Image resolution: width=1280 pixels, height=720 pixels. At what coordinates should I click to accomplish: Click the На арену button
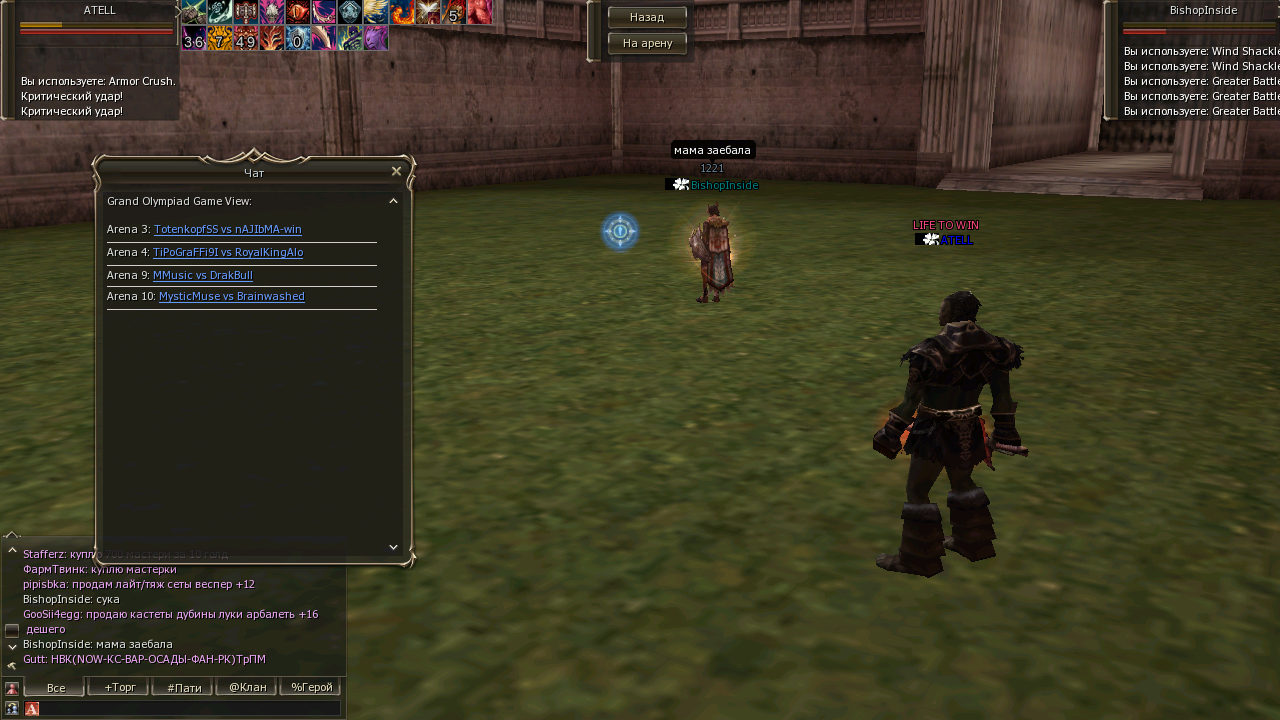coord(647,43)
